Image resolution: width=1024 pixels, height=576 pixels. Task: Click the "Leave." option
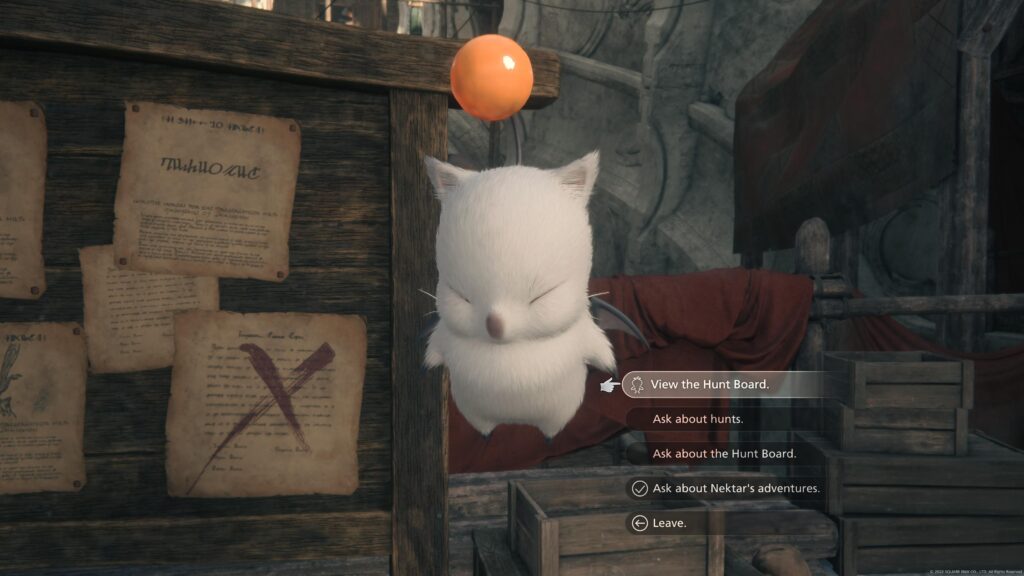tap(669, 522)
